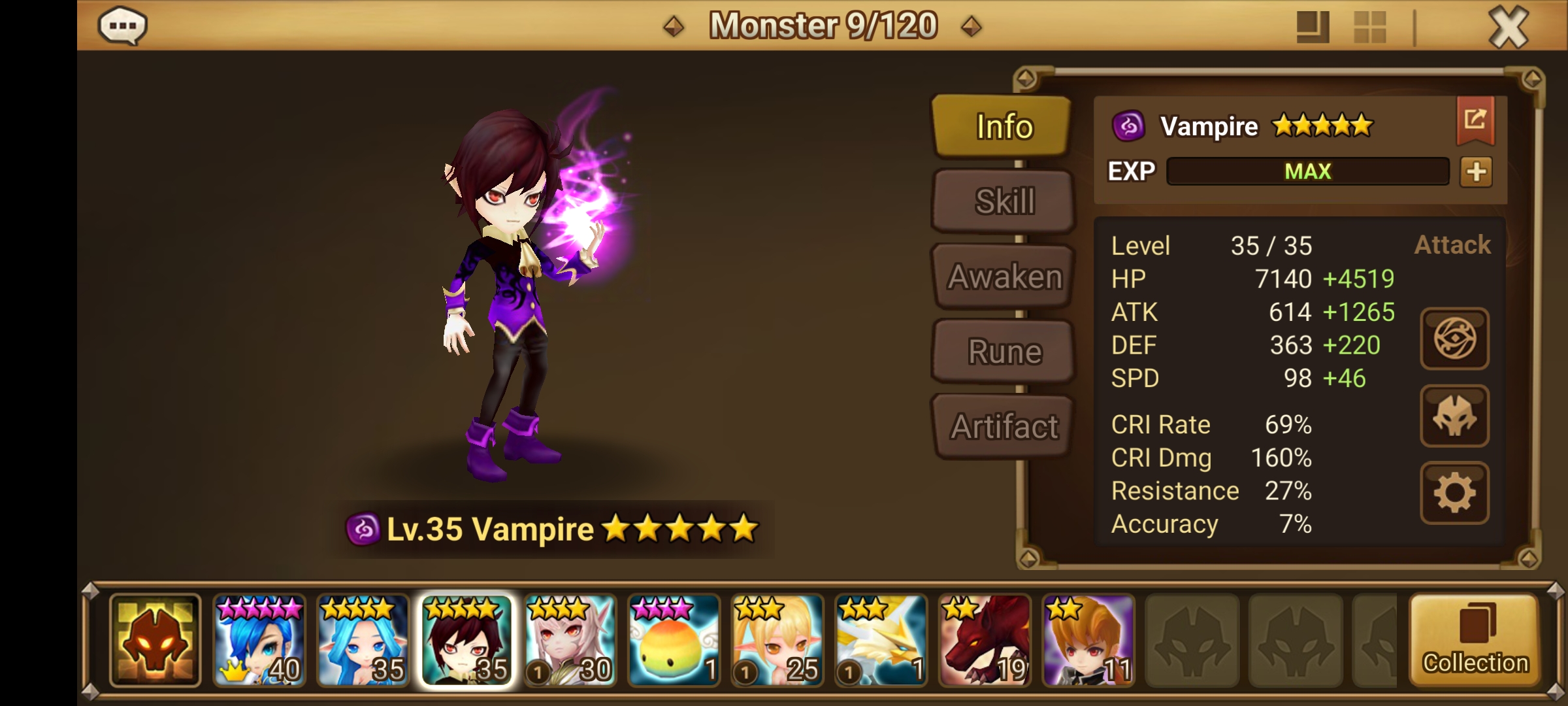Open the Awaken tab
1568x706 pixels.
click(x=1002, y=276)
